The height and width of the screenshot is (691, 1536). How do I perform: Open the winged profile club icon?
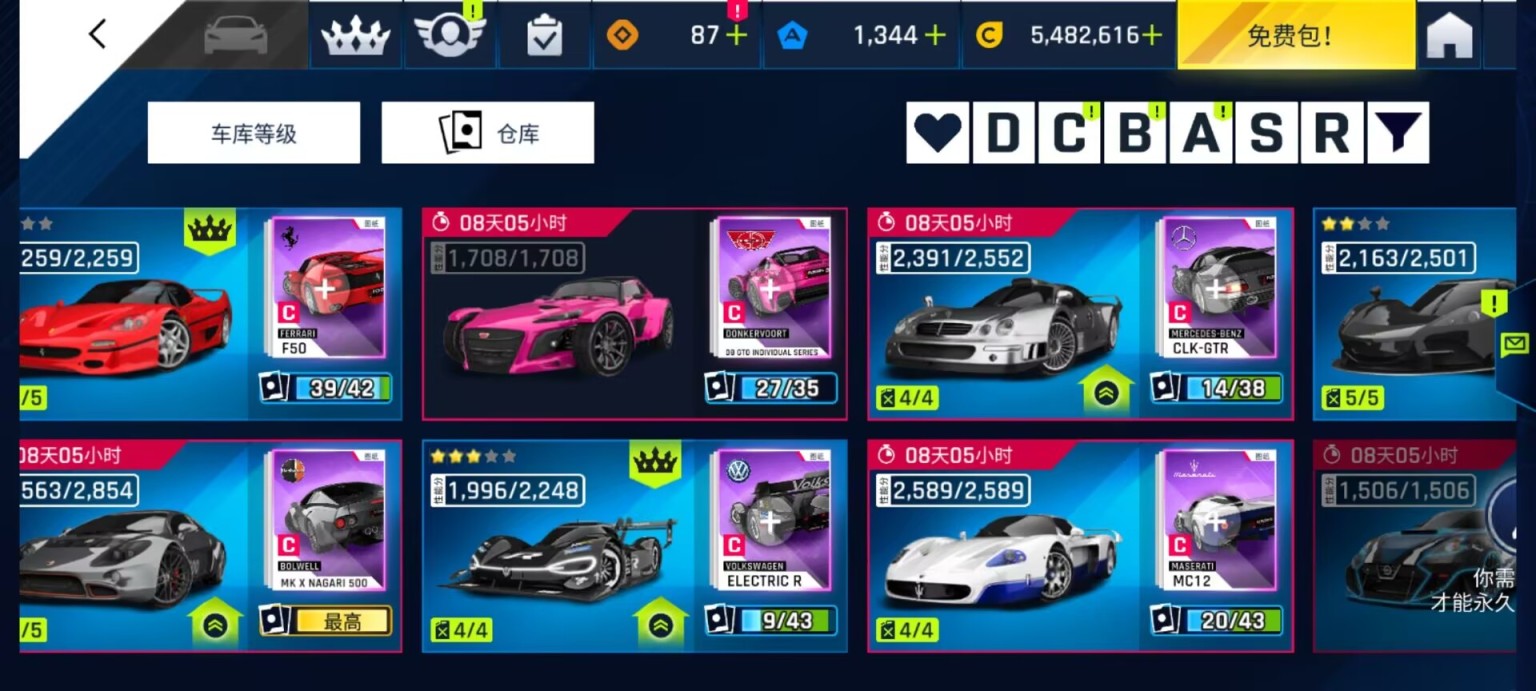pos(449,36)
